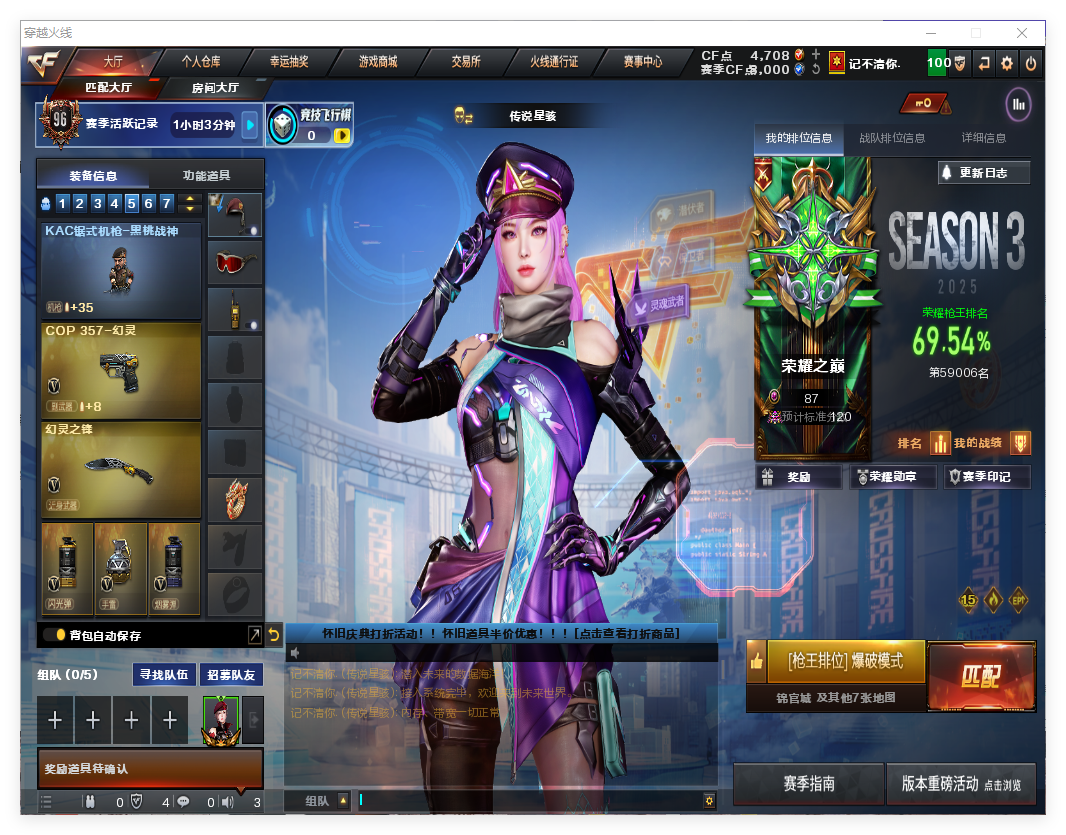
Task: Close the game window
Action: (x=1023, y=33)
